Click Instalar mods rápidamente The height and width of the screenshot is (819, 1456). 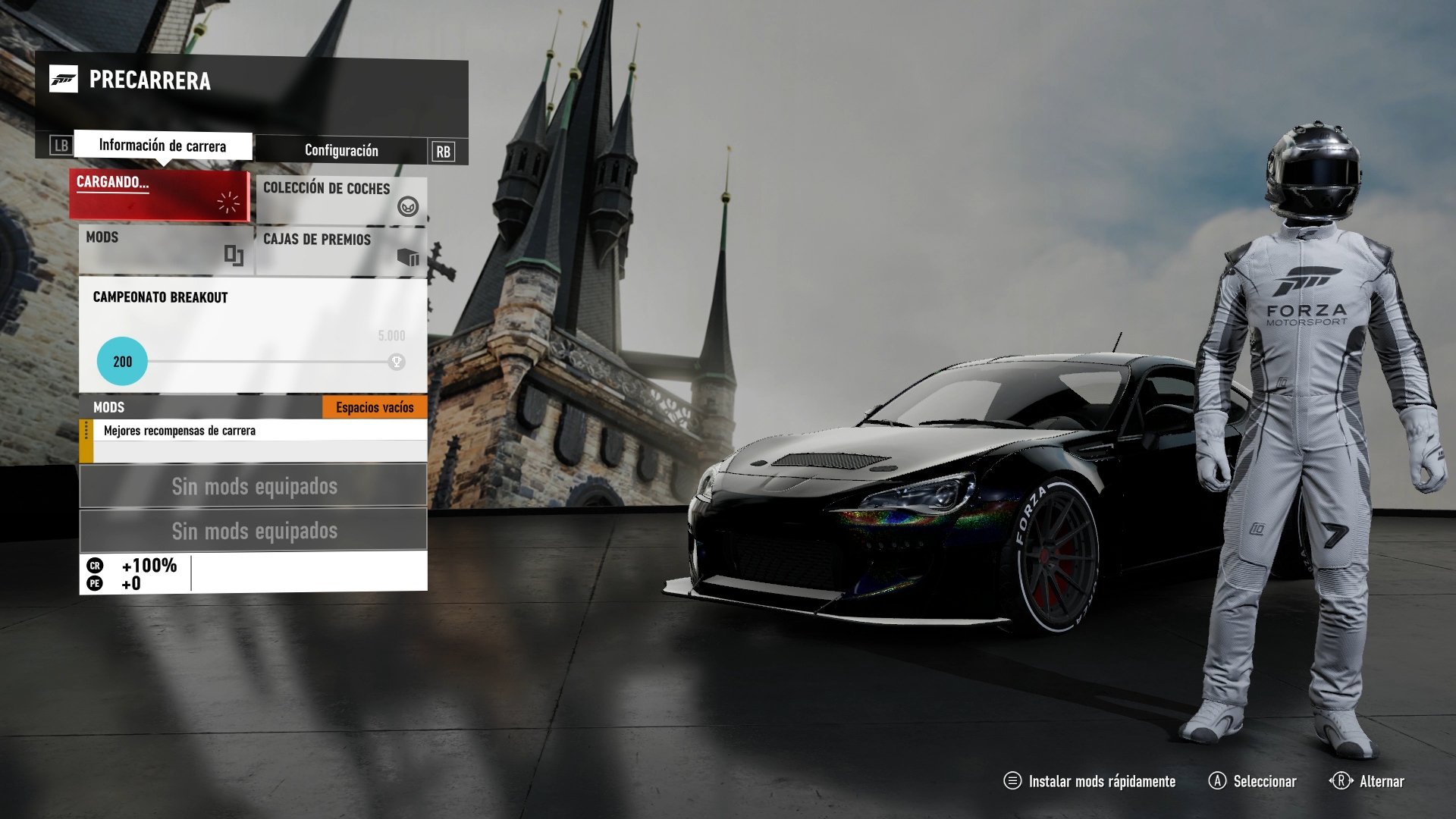point(1101,781)
